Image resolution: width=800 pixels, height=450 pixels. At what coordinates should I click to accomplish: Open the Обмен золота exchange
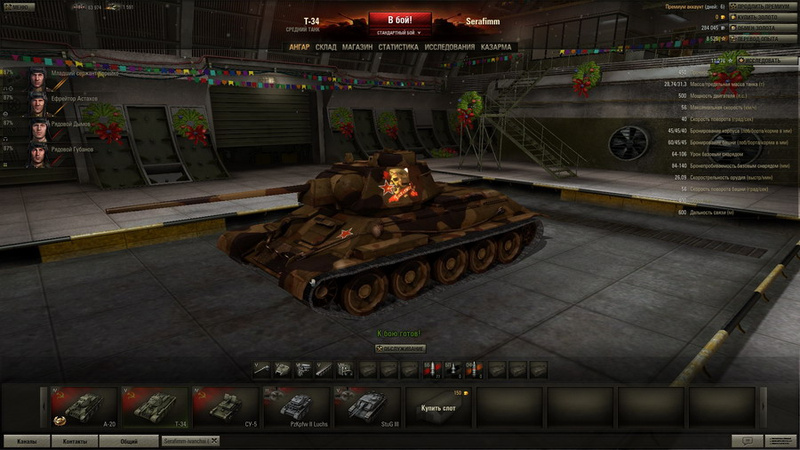coord(763,28)
